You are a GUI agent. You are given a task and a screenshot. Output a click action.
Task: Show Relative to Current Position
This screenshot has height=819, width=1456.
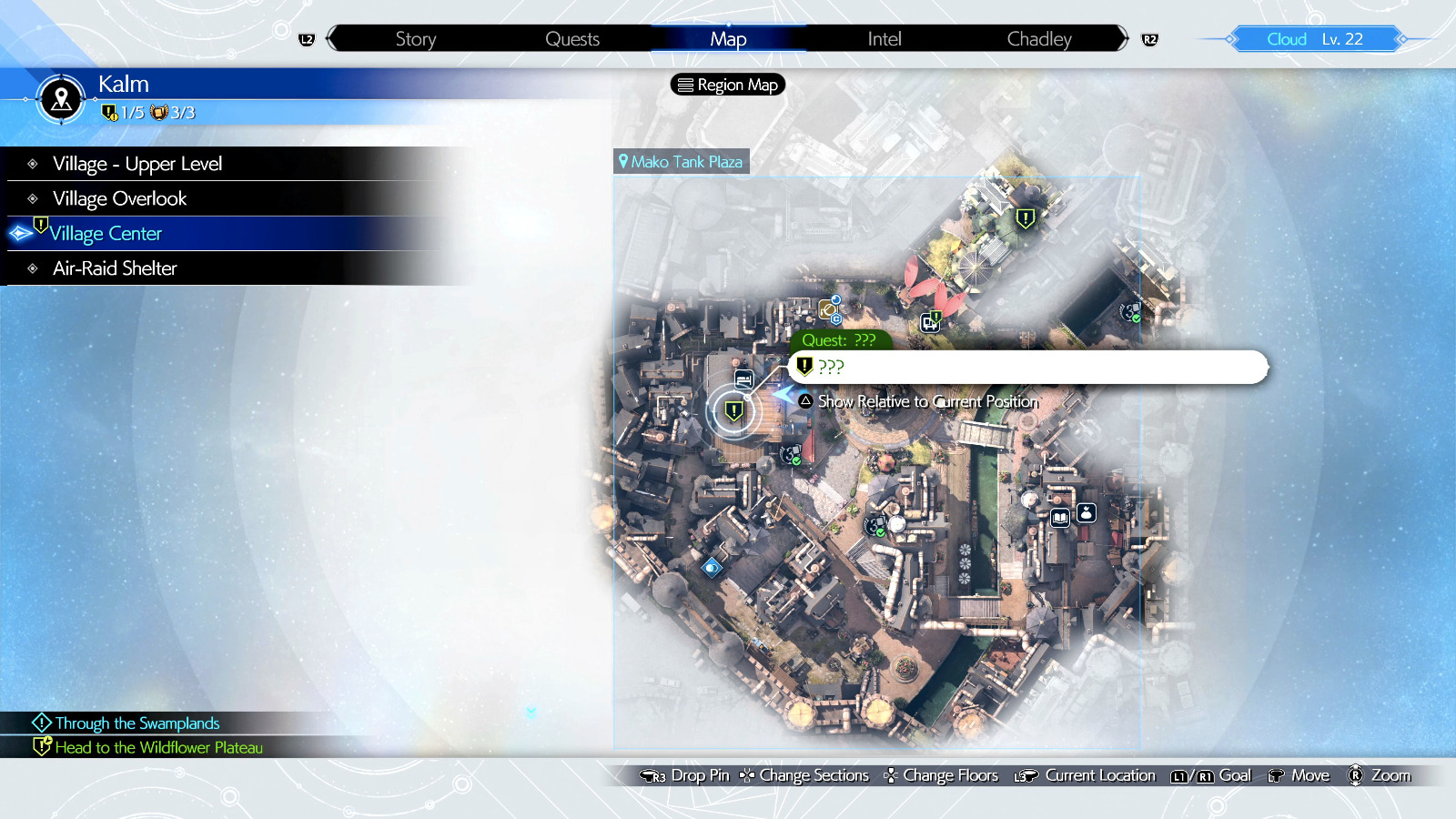(926, 400)
